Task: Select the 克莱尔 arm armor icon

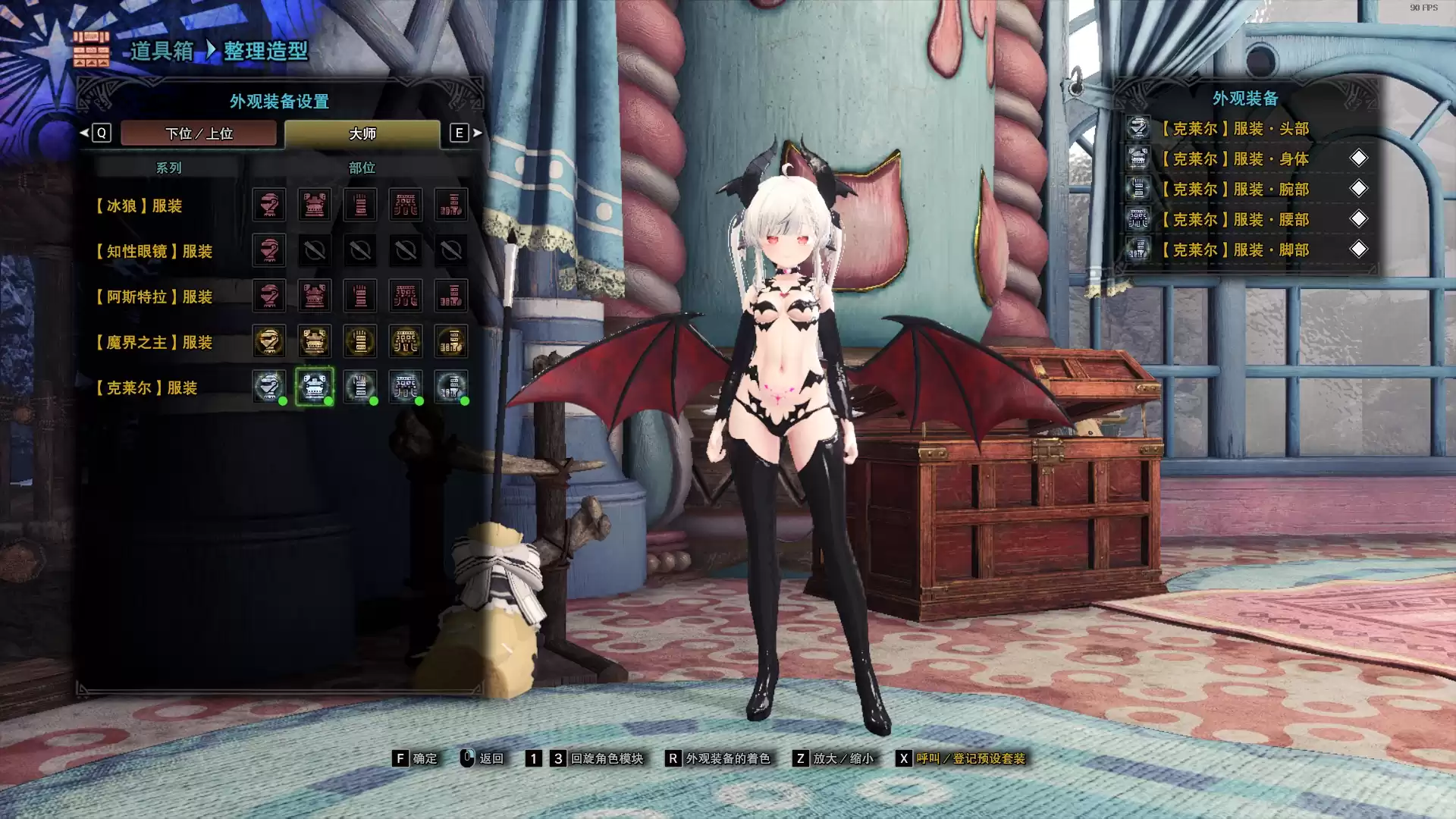Action: click(x=360, y=386)
